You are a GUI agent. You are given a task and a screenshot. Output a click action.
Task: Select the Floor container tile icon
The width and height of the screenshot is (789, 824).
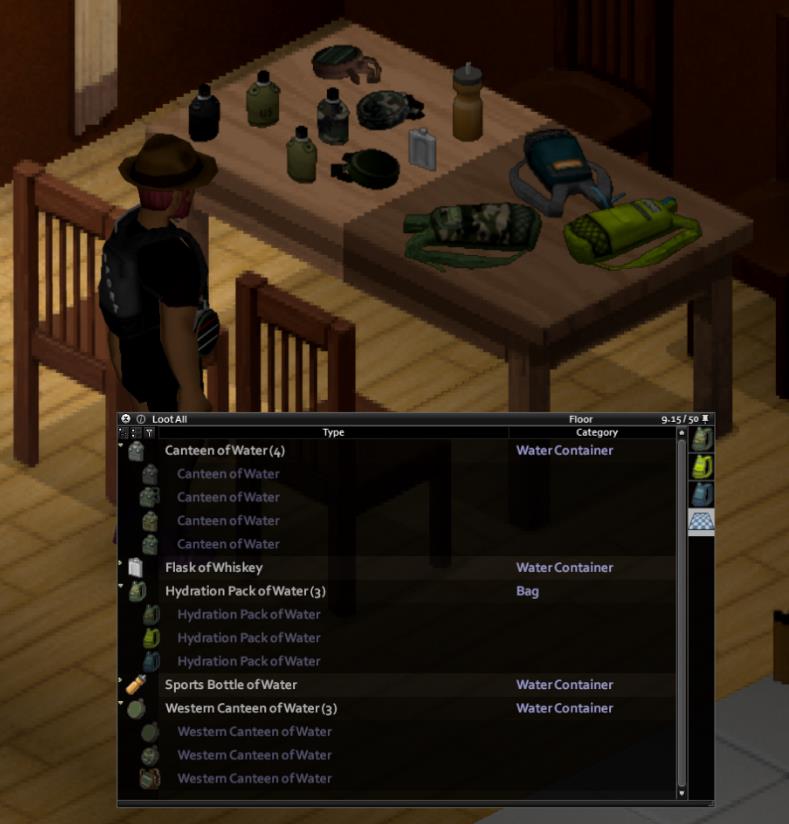point(702,521)
